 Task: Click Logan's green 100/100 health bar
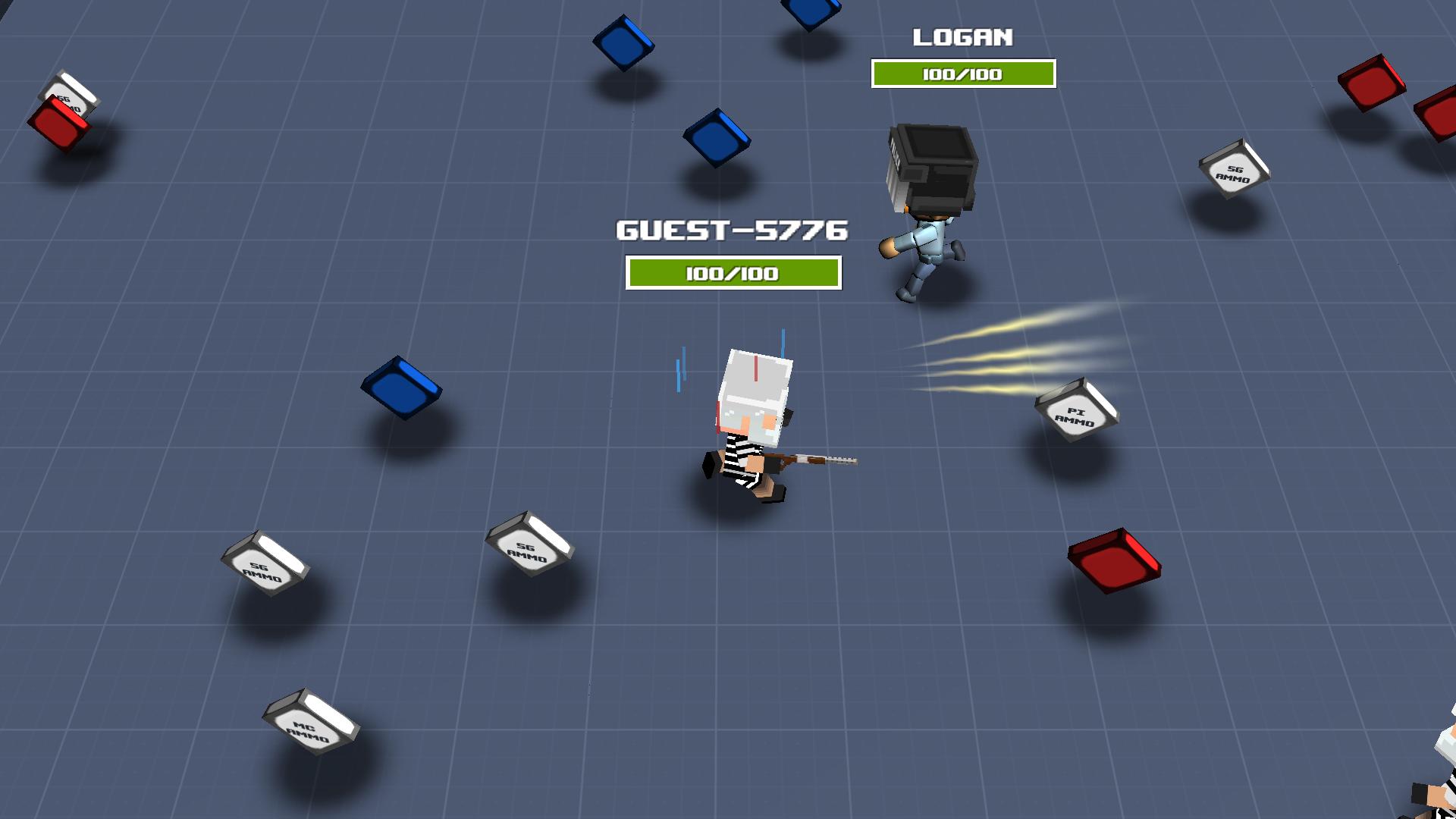click(964, 74)
